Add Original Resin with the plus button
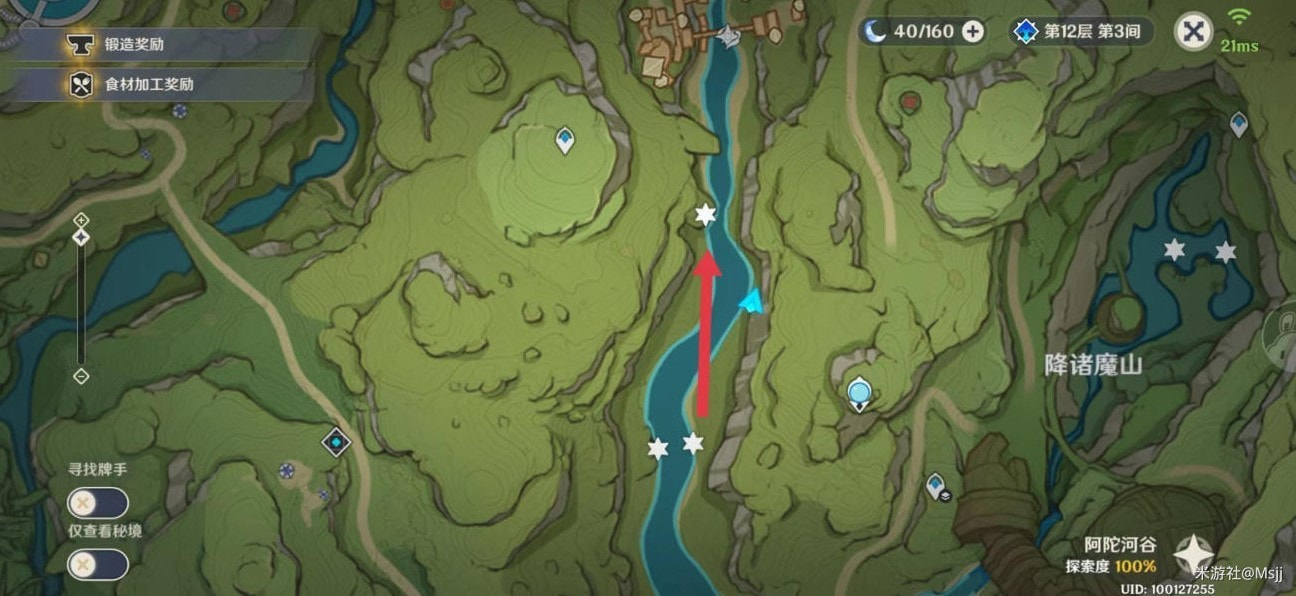The width and height of the screenshot is (1296, 596). 972,31
